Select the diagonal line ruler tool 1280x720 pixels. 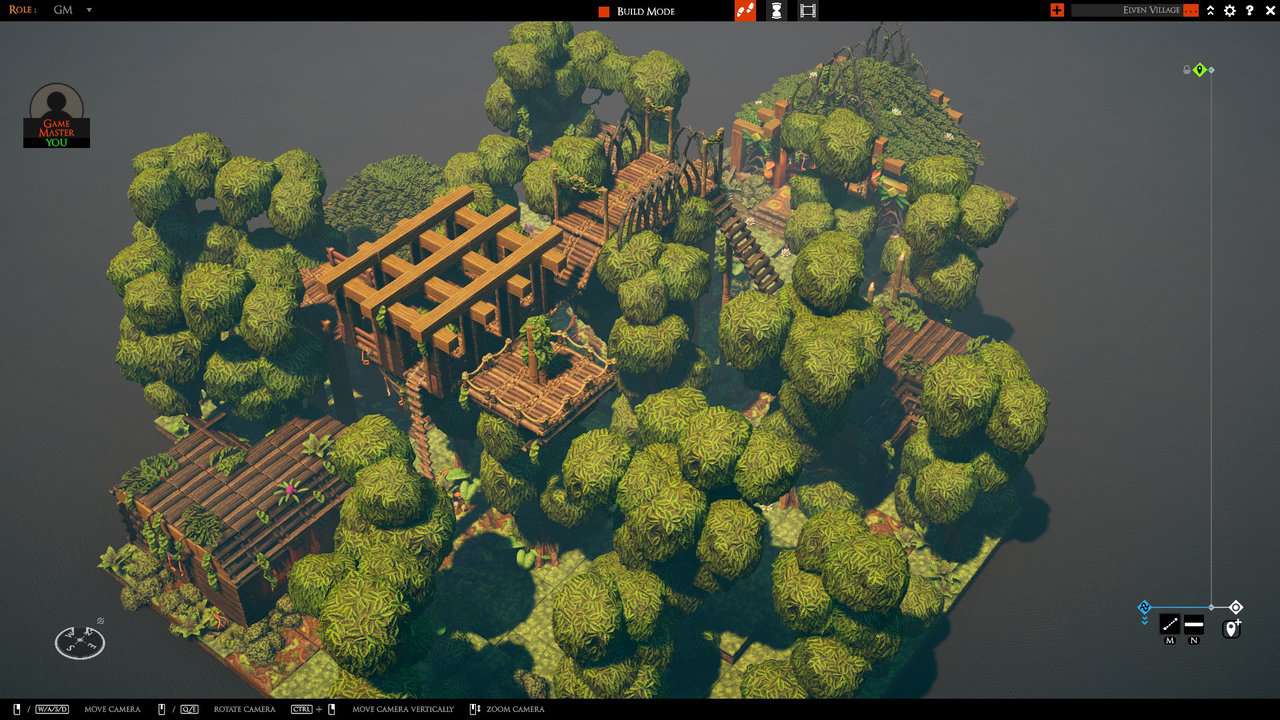[1169, 625]
